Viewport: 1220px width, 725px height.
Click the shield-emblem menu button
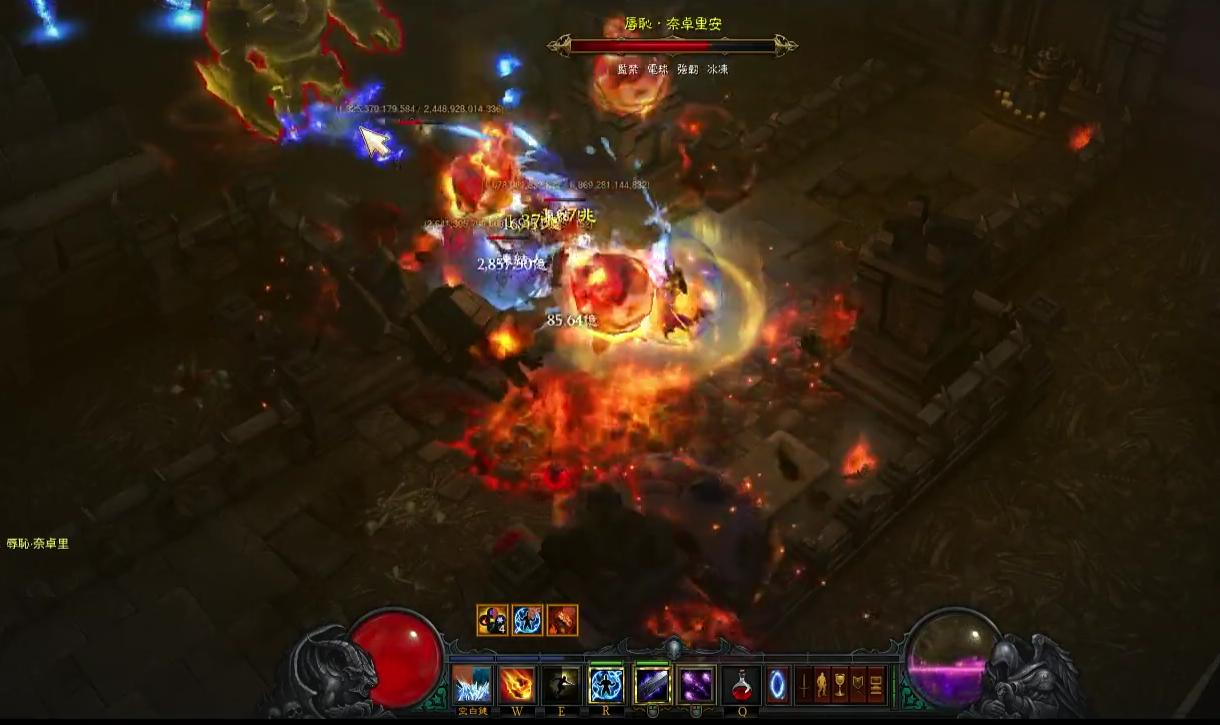(858, 686)
